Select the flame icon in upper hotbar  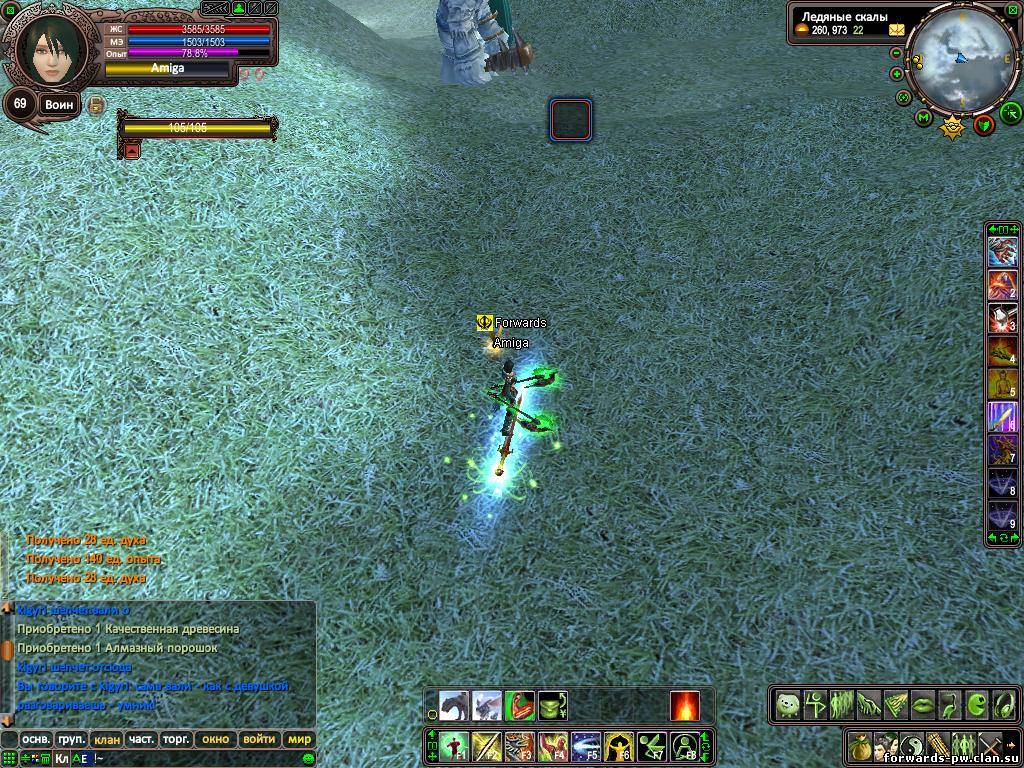coord(685,705)
